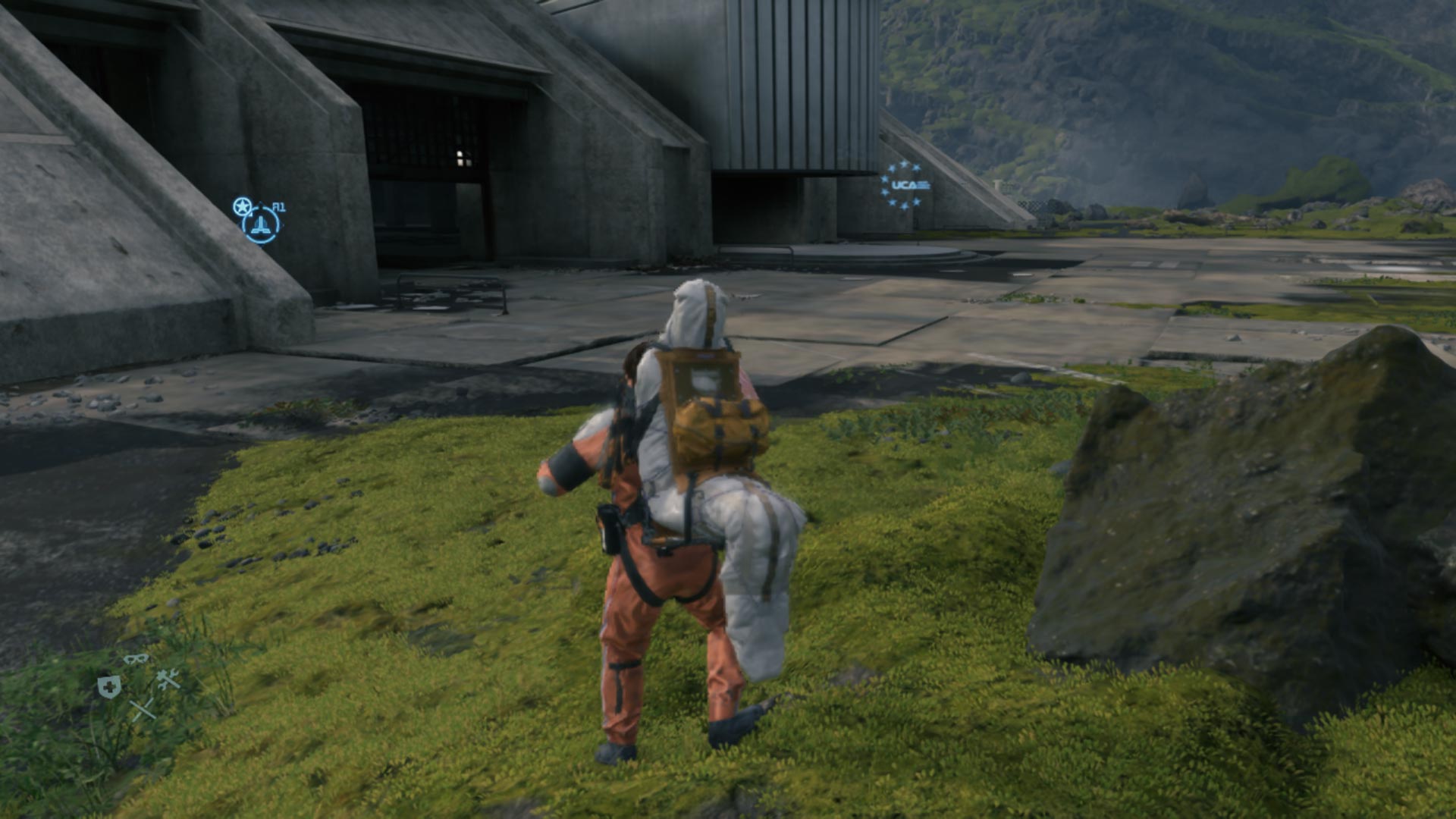1456x819 pixels.
Task: Click the delivery terminal waypoint marker
Action: tap(261, 224)
